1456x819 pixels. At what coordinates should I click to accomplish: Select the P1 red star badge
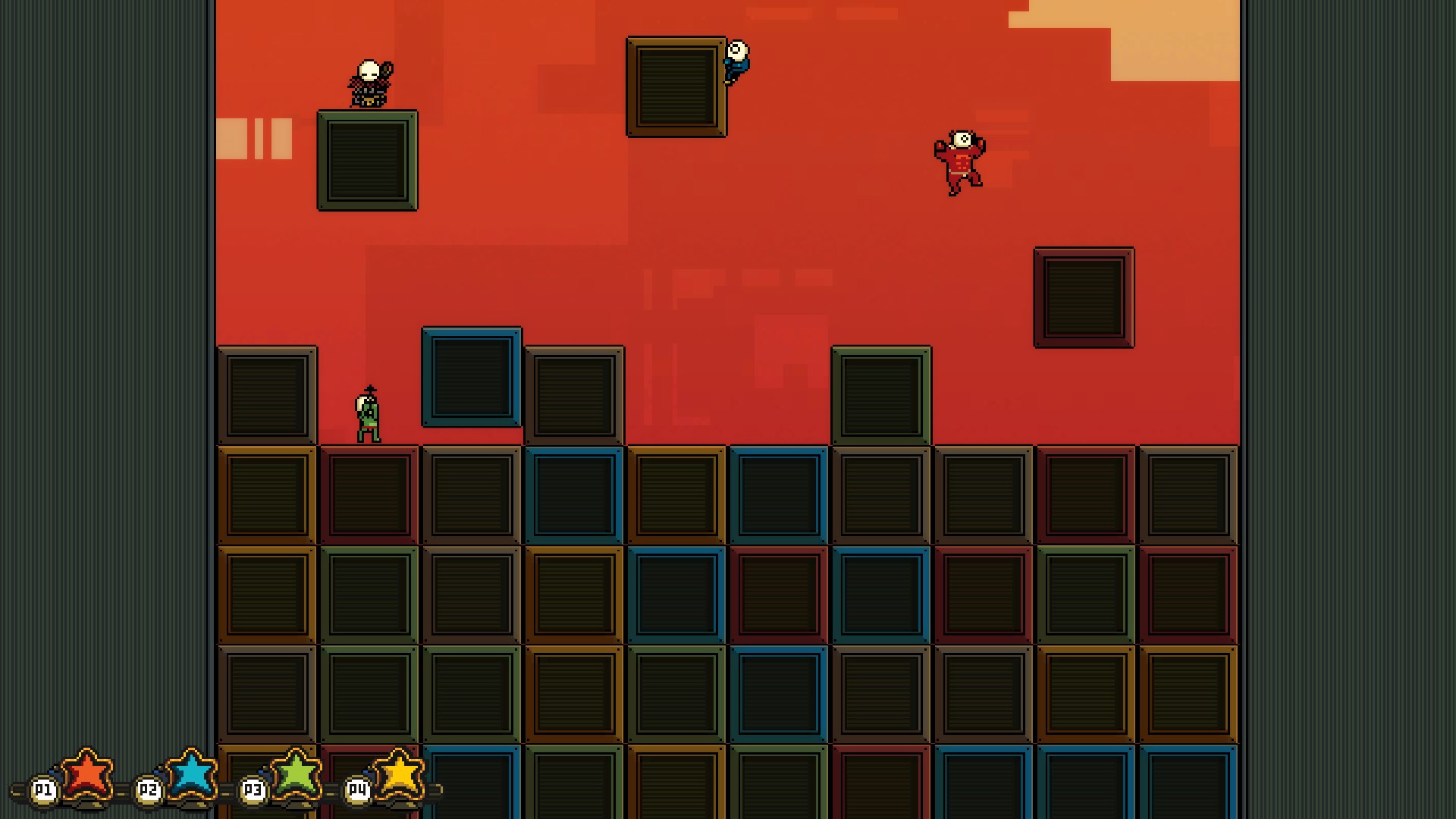(86, 775)
